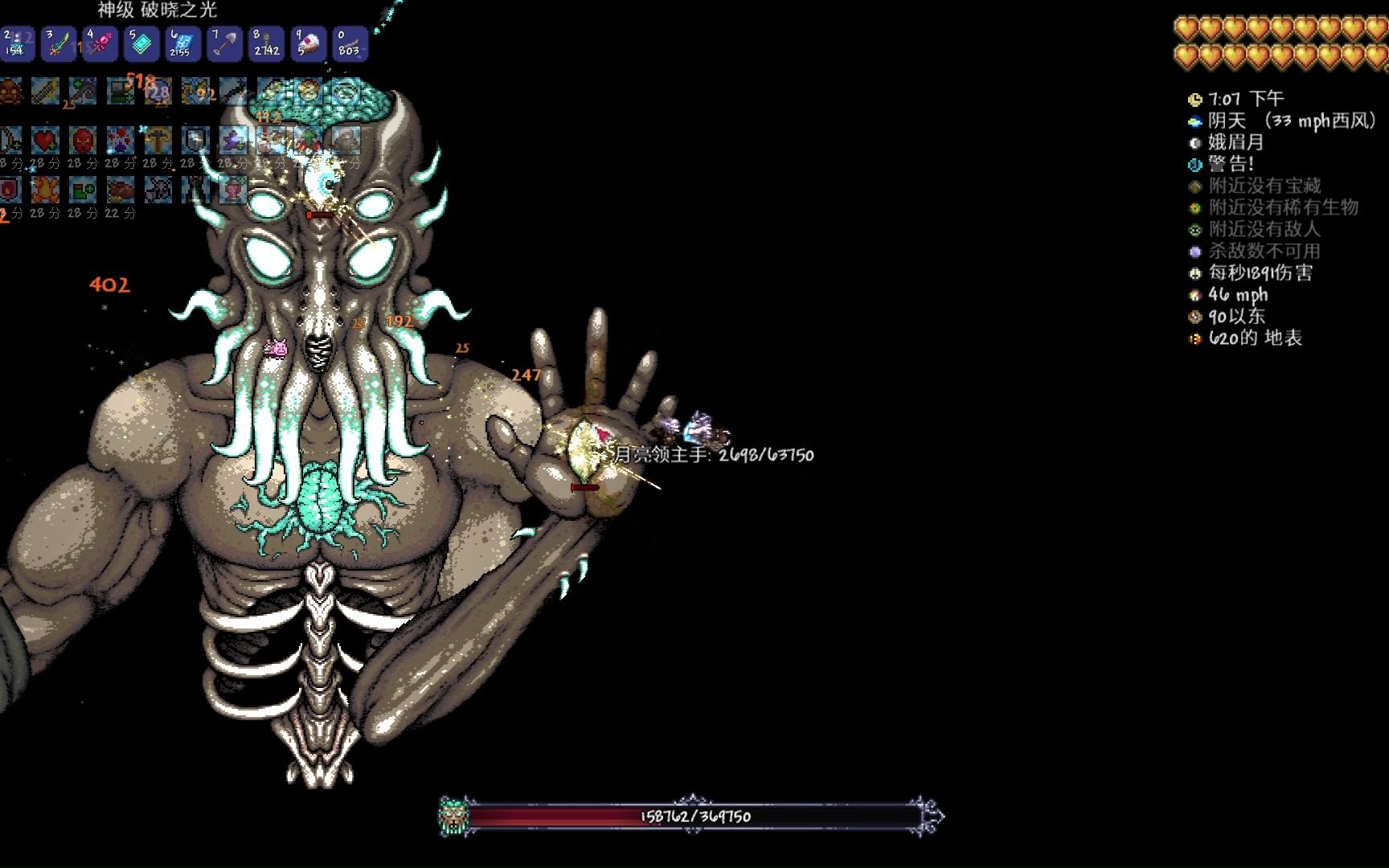This screenshot has height=868, width=1389.
Task: Click the brown face buff icon
Action: (x=10, y=92)
